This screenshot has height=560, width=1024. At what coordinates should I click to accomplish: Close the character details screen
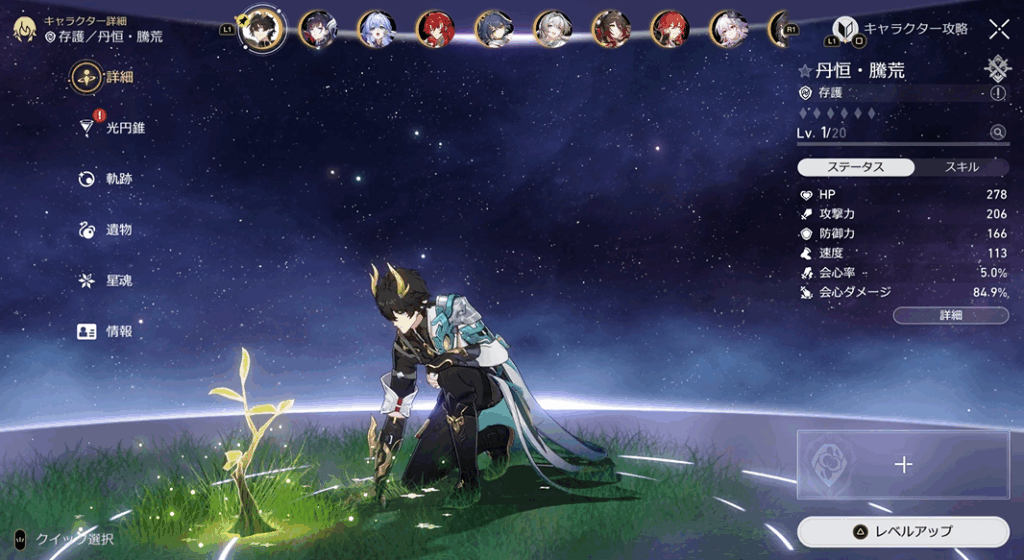click(998, 29)
